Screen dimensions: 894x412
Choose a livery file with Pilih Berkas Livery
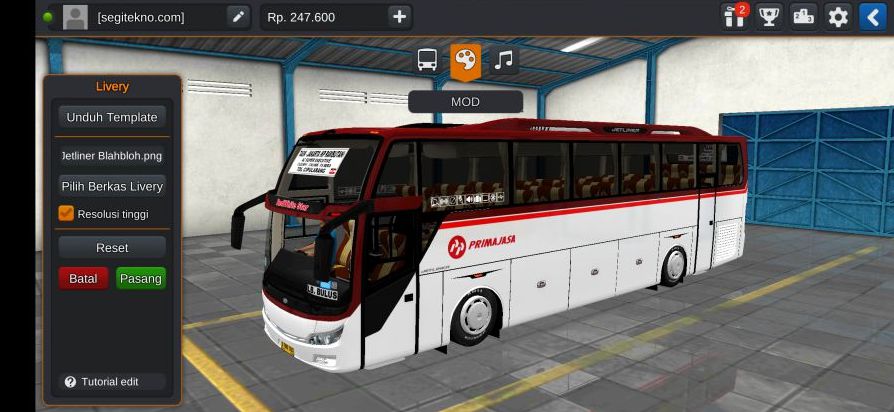[112, 186]
